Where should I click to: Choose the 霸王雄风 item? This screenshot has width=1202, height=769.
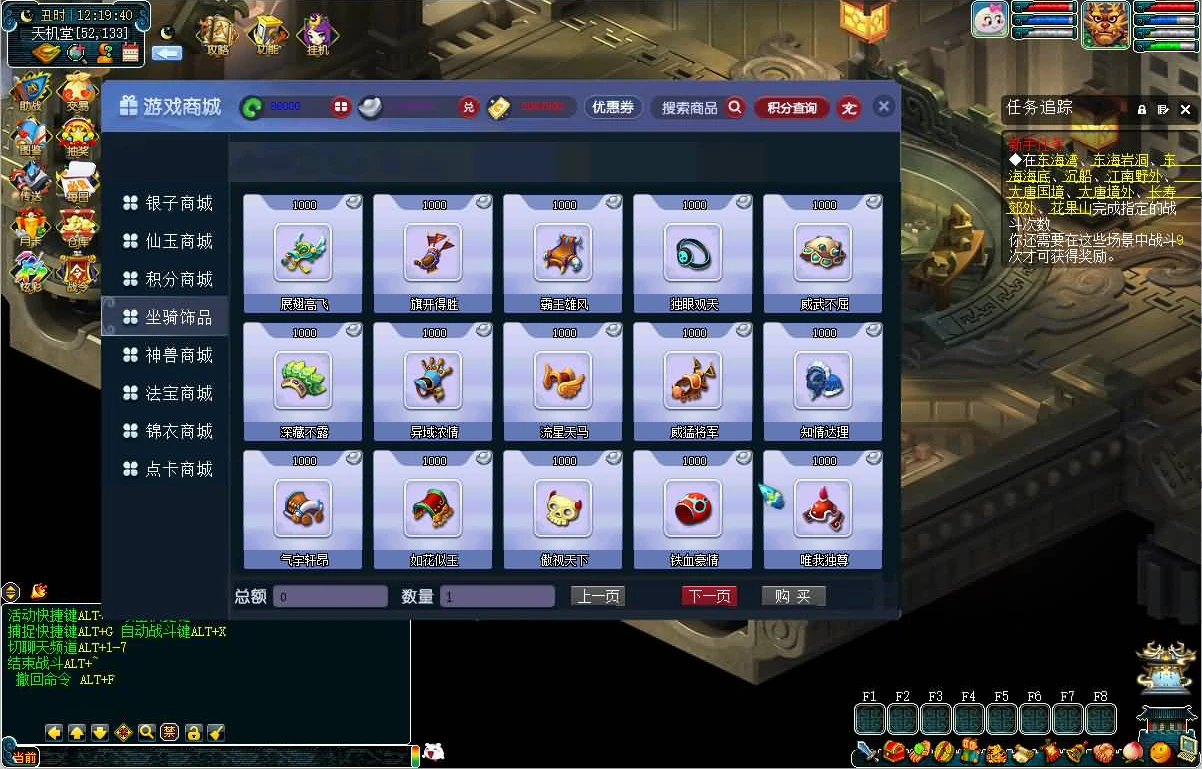563,254
